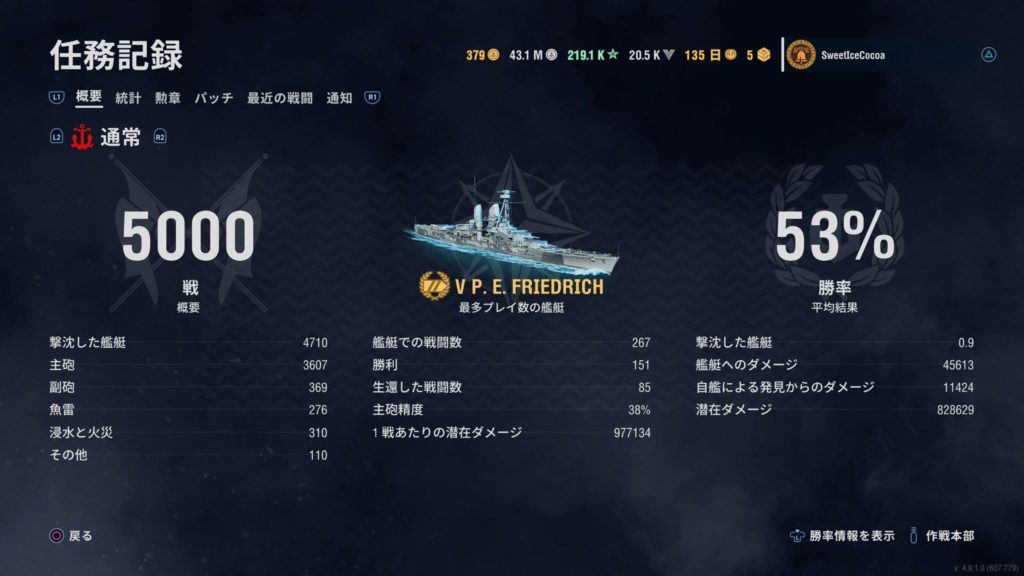Open the 最近の戦闘 tab
Image resolution: width=1024 pixels, height=576 pixels.
pyautogui.click(x=279, y=98)
